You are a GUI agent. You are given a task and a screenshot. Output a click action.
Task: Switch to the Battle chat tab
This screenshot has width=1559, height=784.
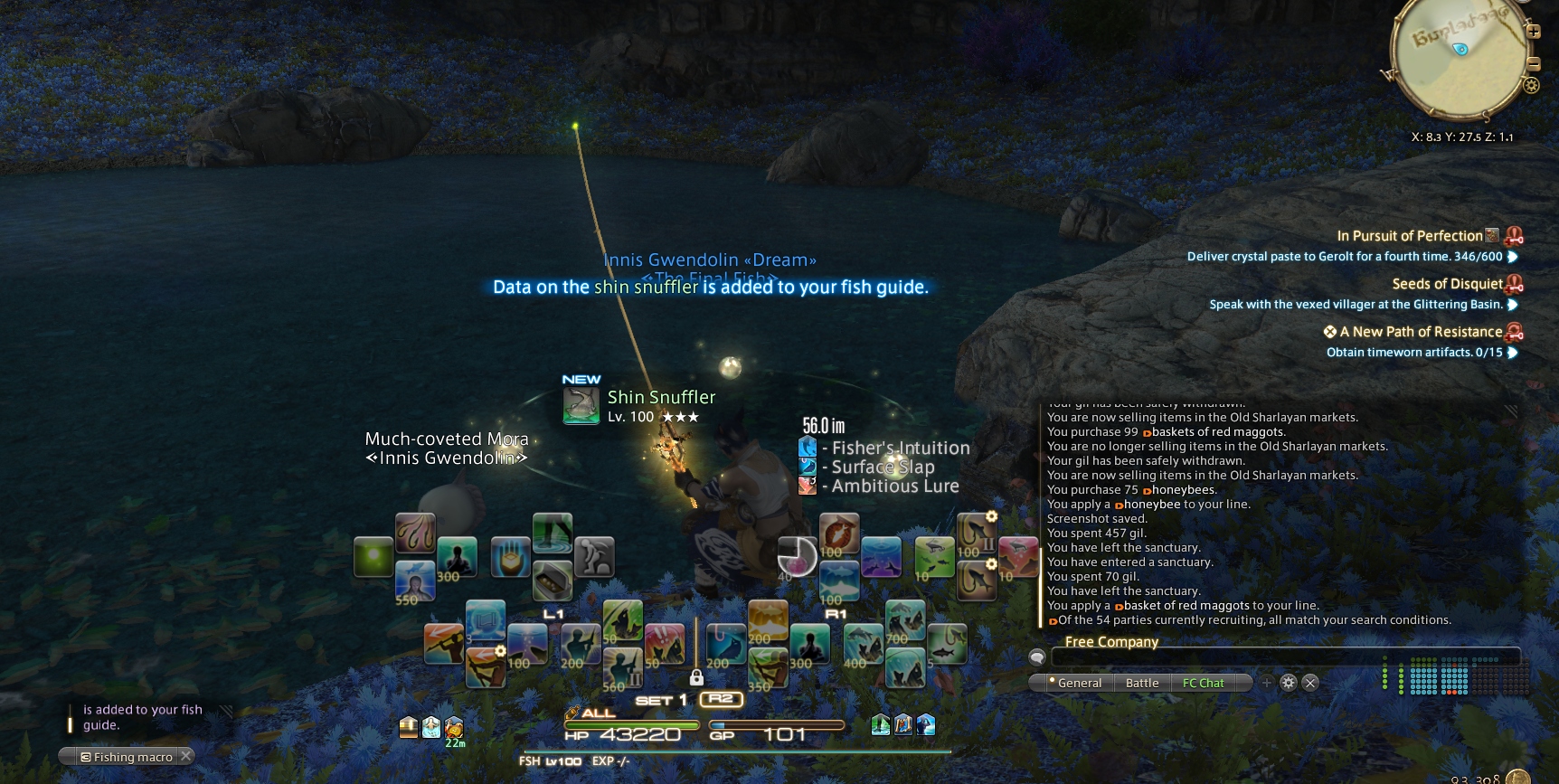pyautogui.click(x=1142, y=683)
